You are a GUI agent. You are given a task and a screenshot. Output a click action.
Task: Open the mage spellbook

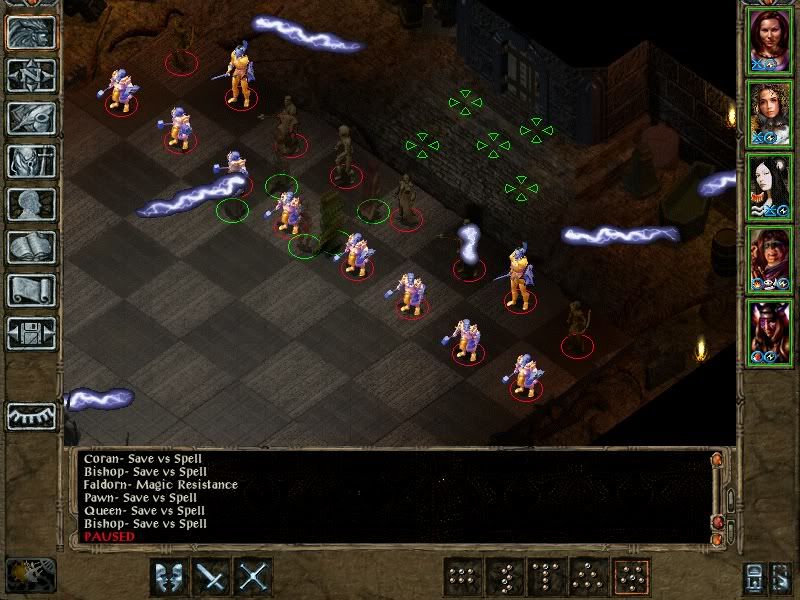coord(31,247)
